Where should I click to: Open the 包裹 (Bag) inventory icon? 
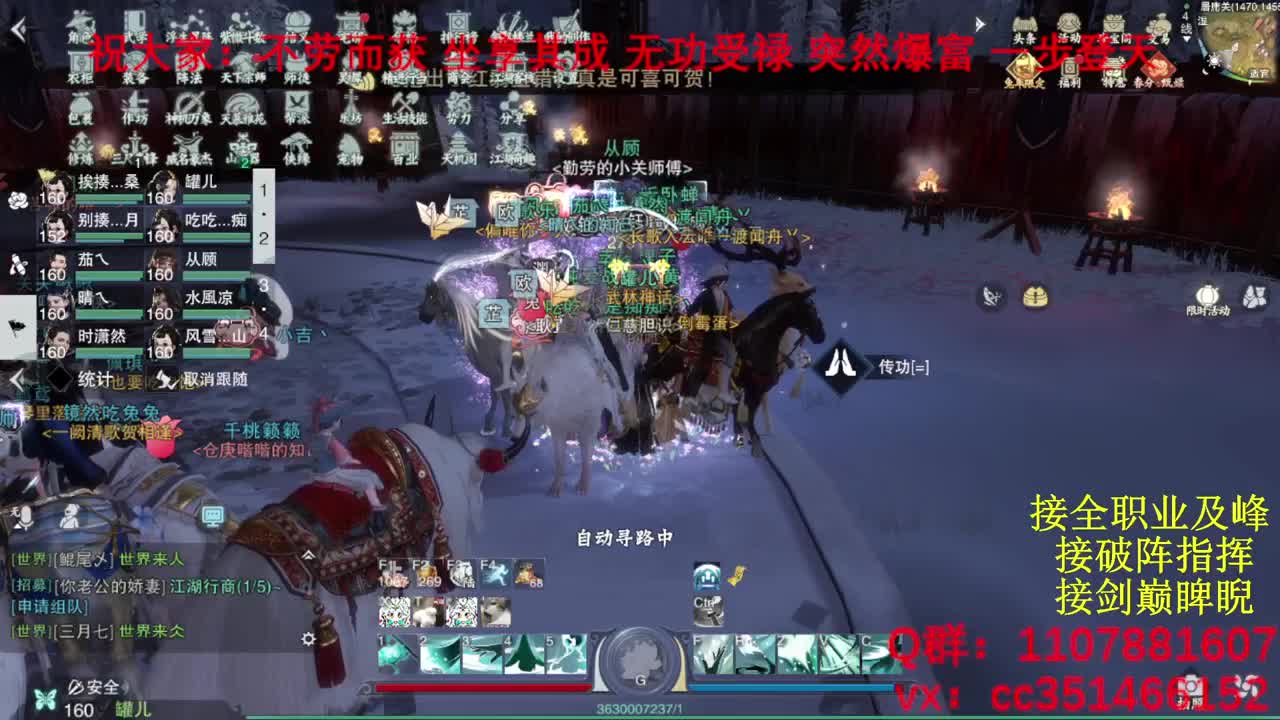tap(82, 105)
